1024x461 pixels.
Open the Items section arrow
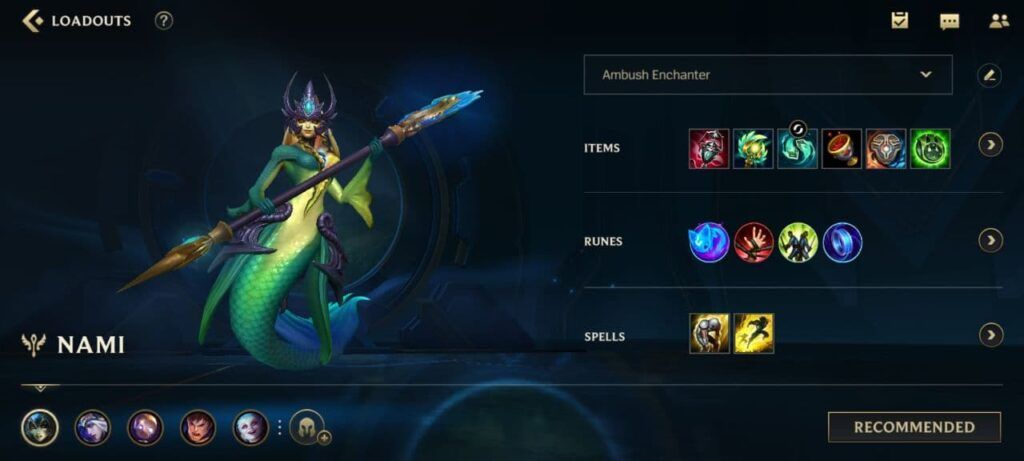coord(990,146)
